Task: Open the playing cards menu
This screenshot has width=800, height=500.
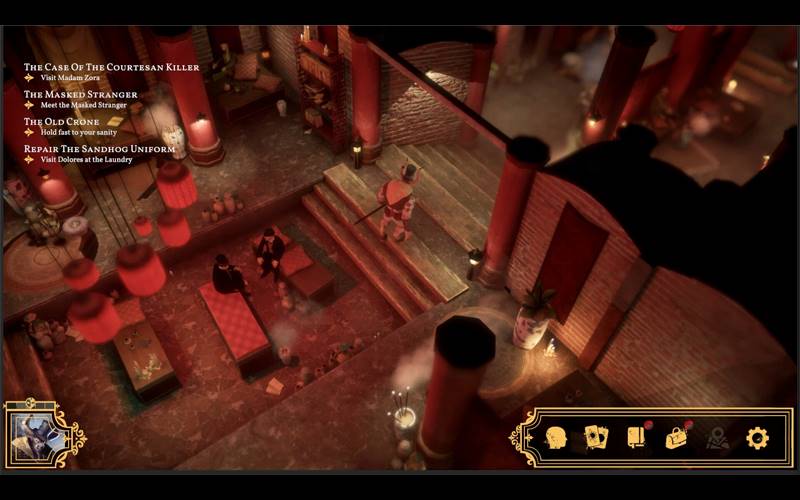Action: (596, 438)
